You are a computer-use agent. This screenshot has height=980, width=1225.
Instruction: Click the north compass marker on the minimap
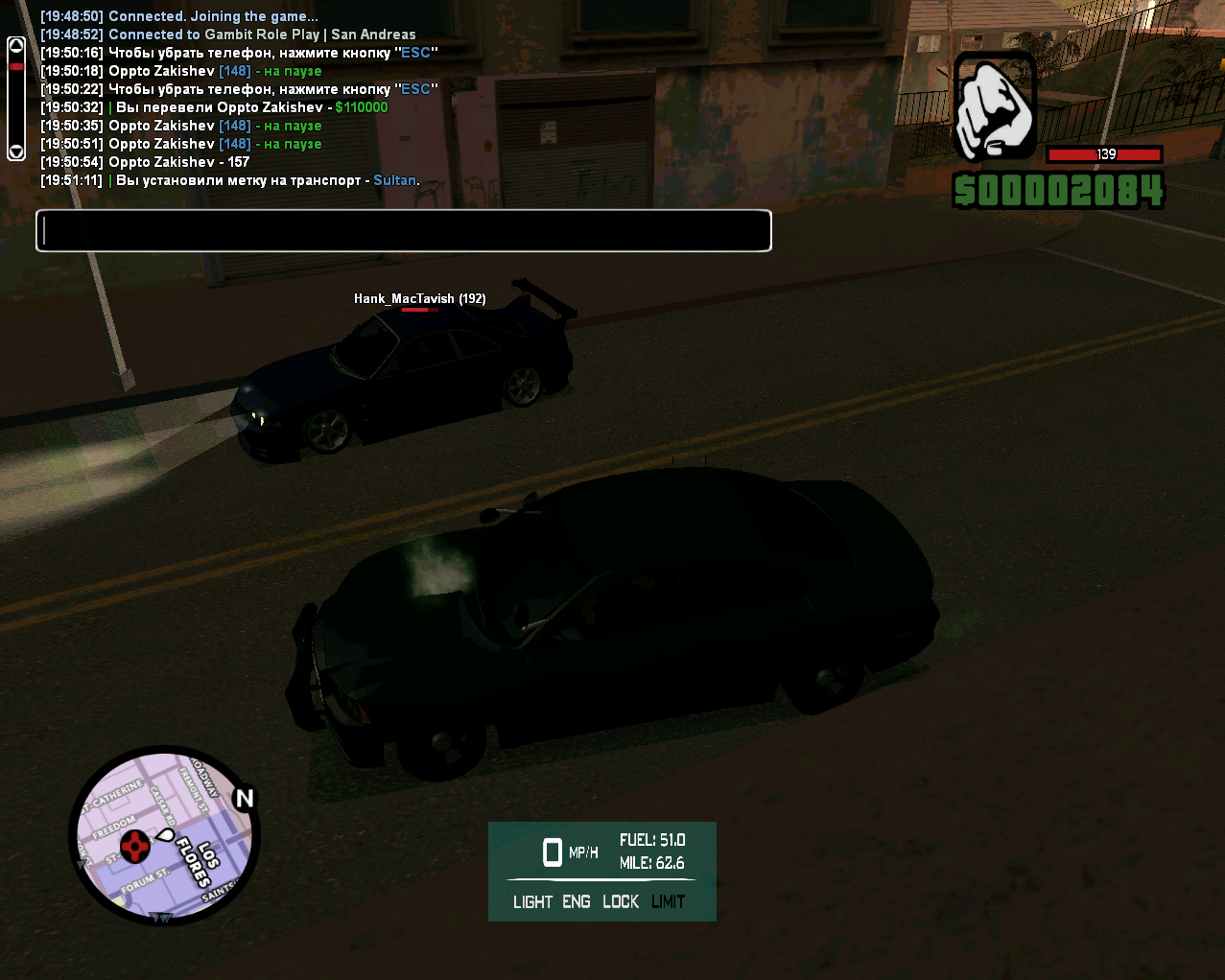pos(245,798)
